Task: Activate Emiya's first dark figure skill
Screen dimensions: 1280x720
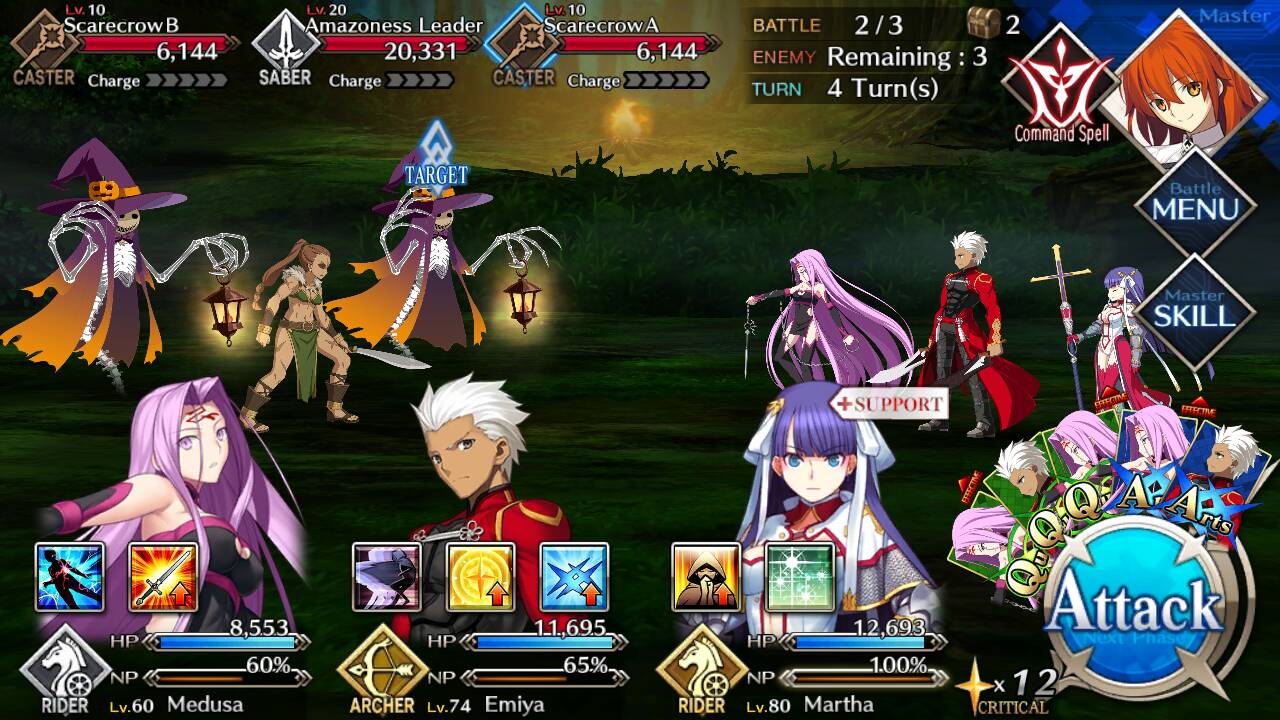Action: [x=387, y=577]
